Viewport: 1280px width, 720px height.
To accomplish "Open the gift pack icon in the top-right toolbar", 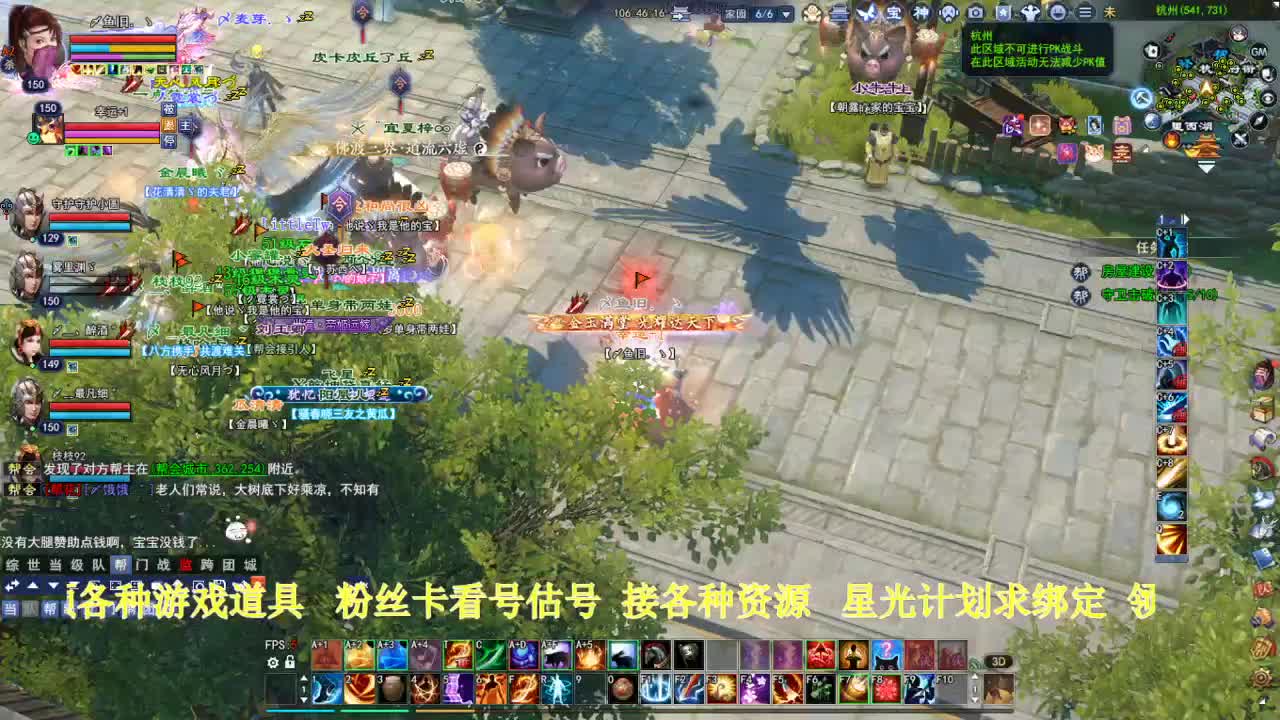I will click(x=1004, y=13).
